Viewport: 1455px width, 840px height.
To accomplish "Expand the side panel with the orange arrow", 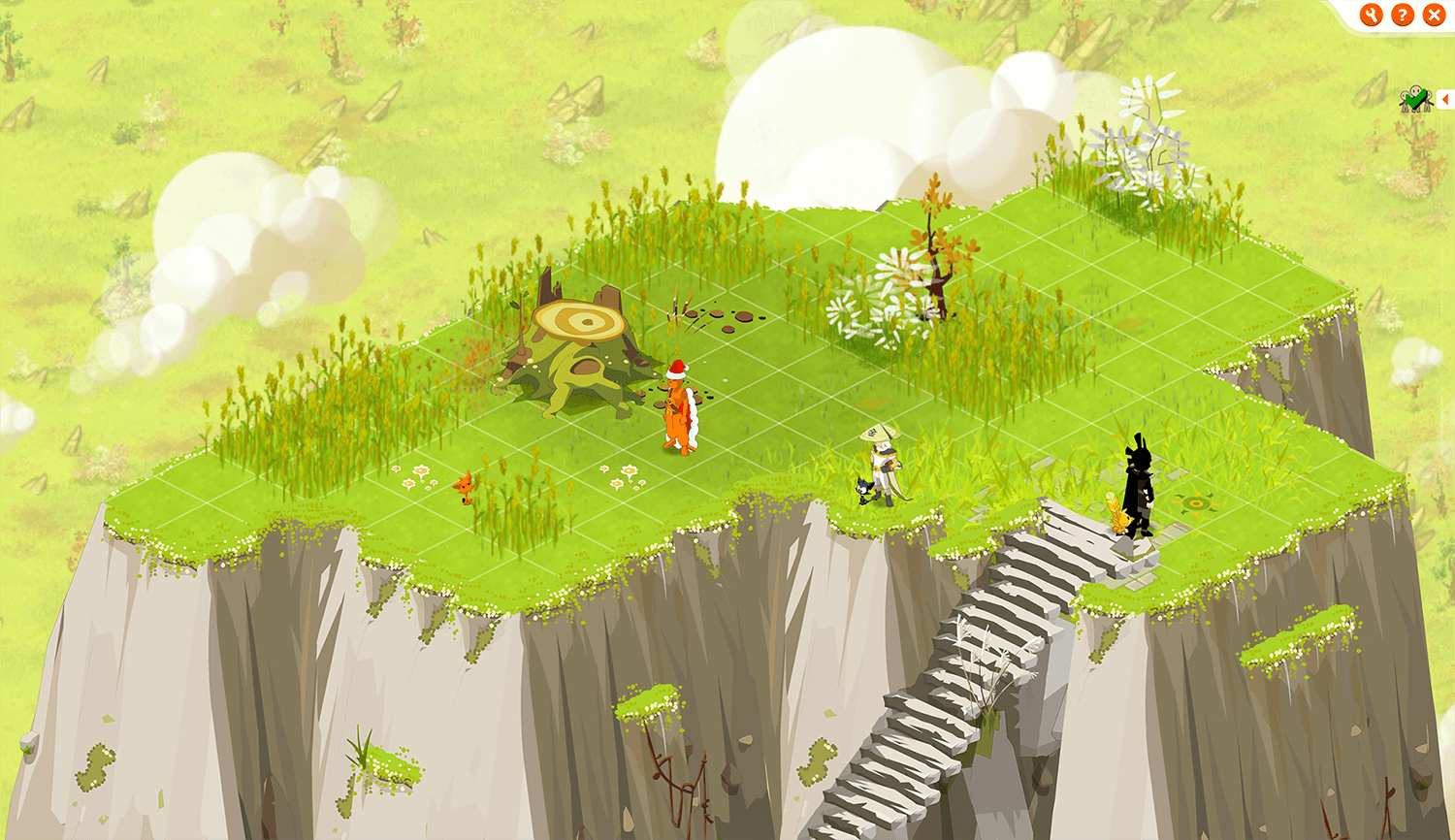I will (1446, 99).
